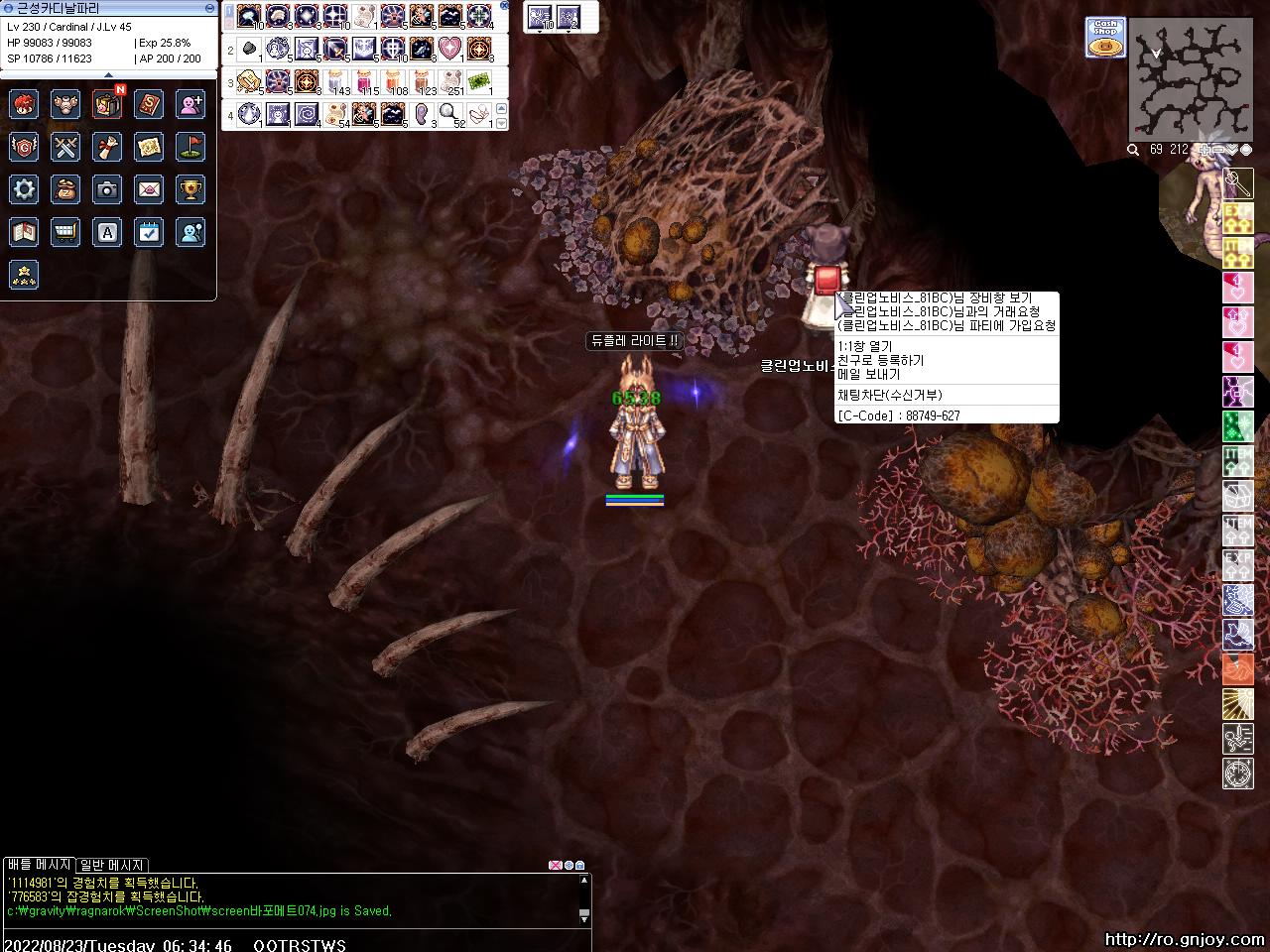The image size is (1270, 952).
Task: Use the magnifying glass hotbar item
Action: [450, 113]
